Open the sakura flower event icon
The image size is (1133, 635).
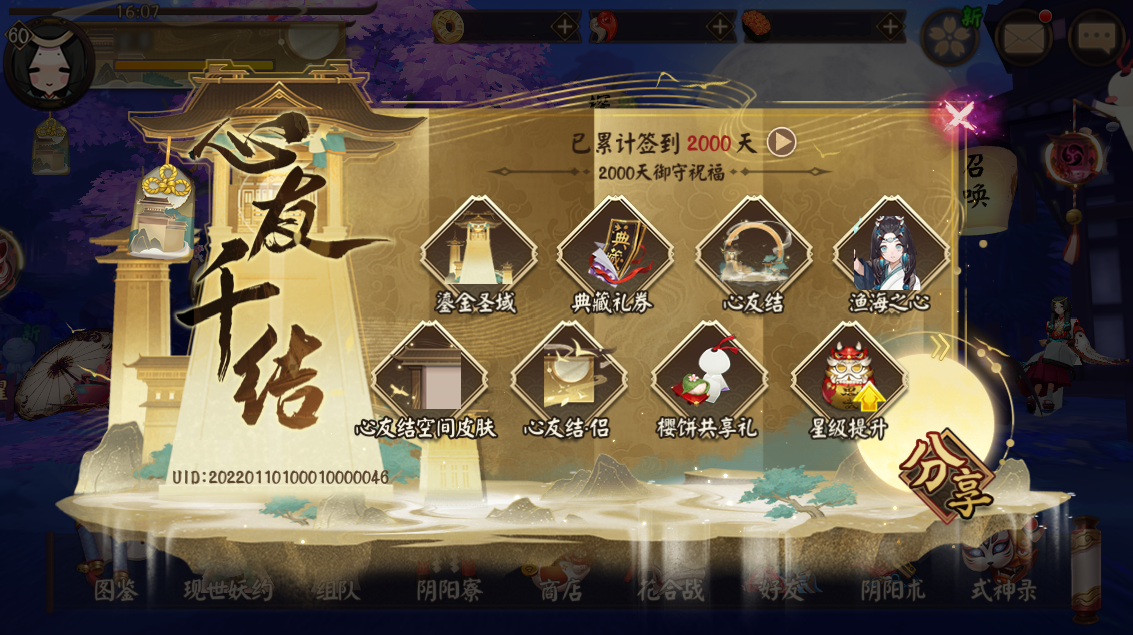tap(948, 39)
